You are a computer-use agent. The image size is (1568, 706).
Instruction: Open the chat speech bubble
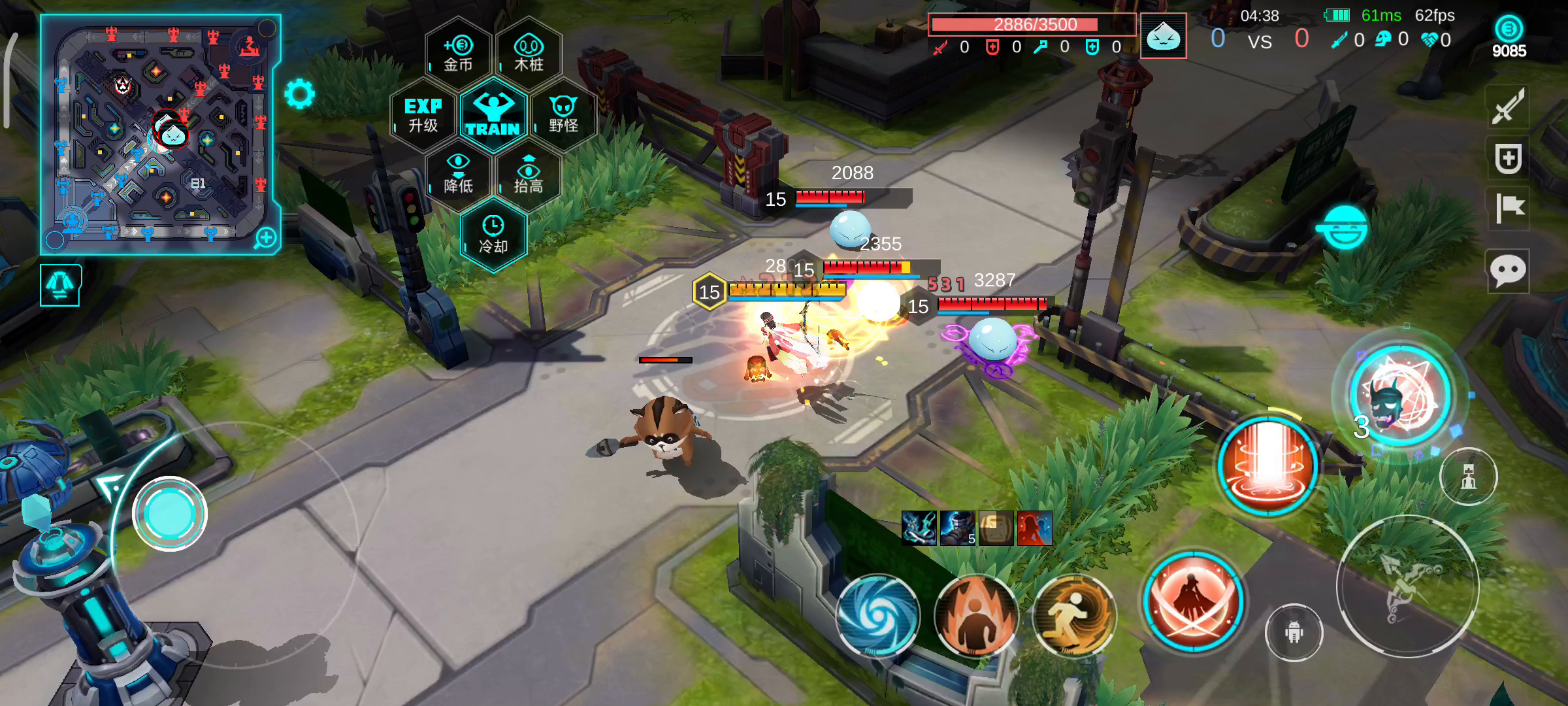click(x=1508, y=270)
